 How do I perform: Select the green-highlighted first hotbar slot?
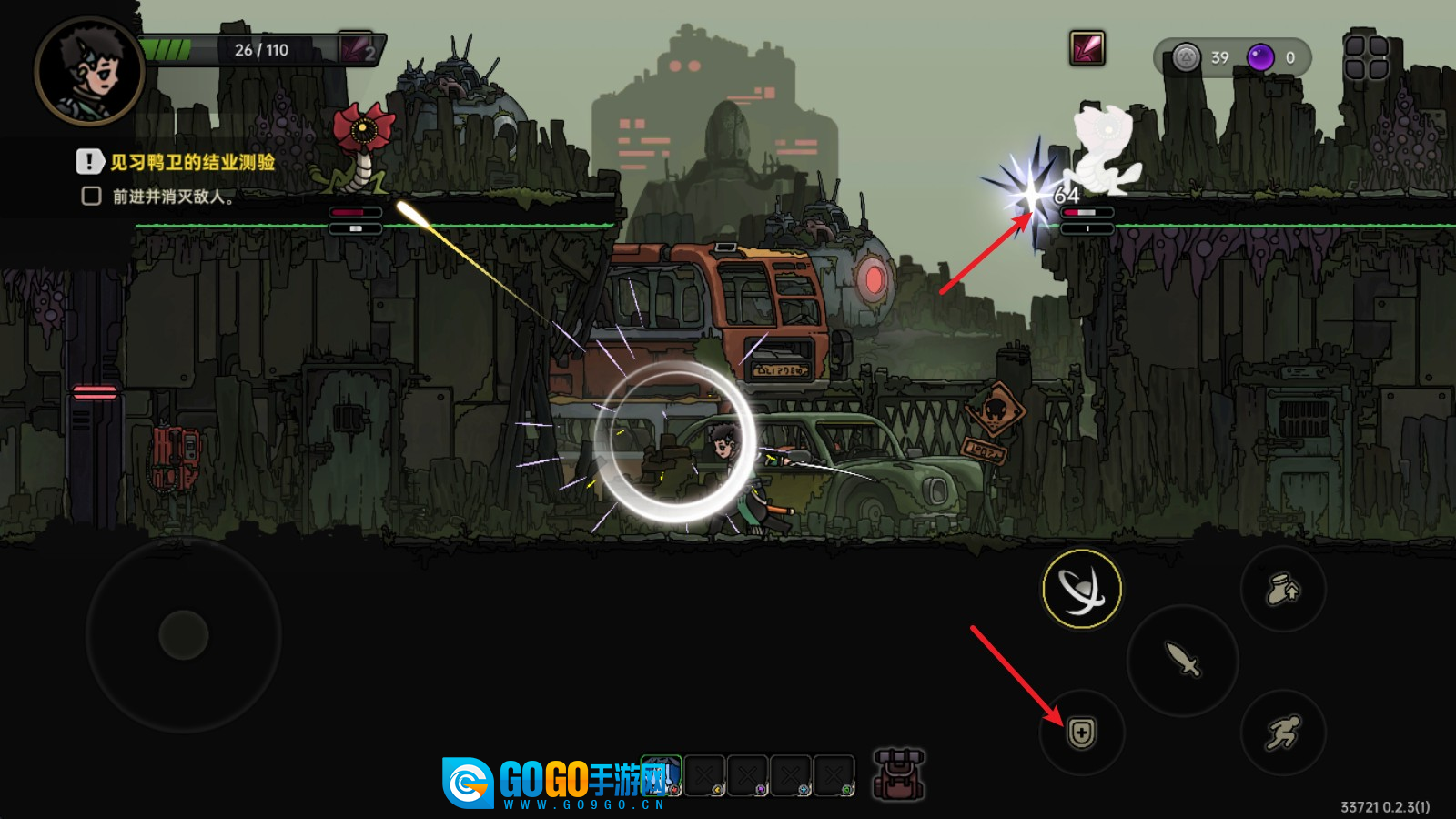click(662, 774)
